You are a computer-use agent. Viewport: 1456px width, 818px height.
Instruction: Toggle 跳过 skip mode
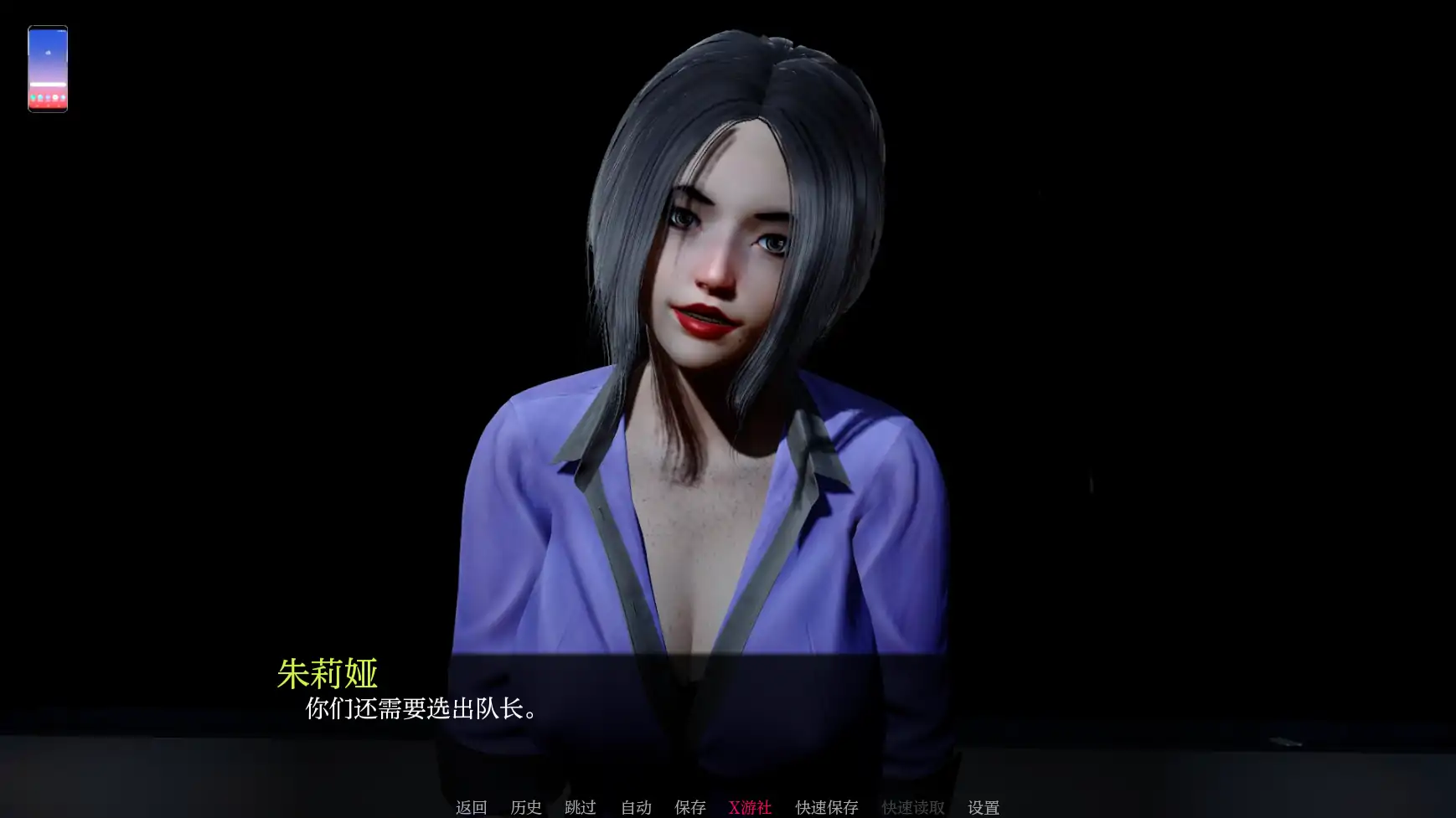coord(580,807)
